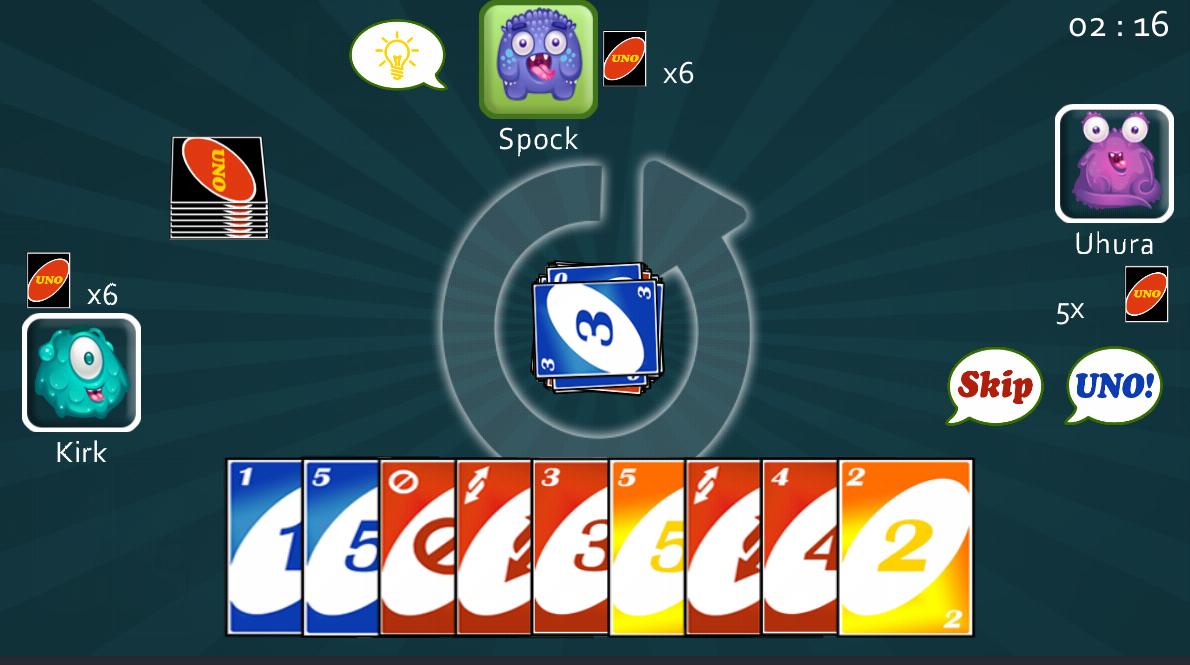The height and width of the screenshot is (665, 1190).
Task: Play the red 3 card
Action: 570,545
